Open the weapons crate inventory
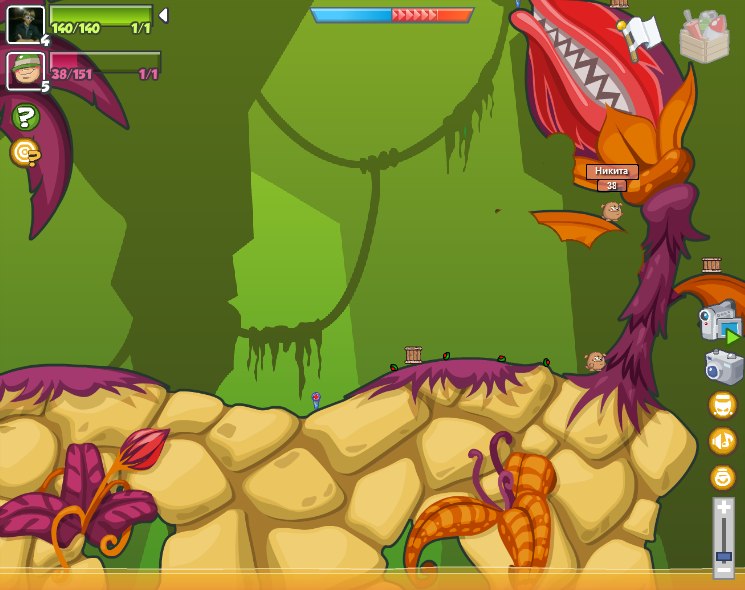This screenshot has height=590, width=745. [x=704, y=37]
